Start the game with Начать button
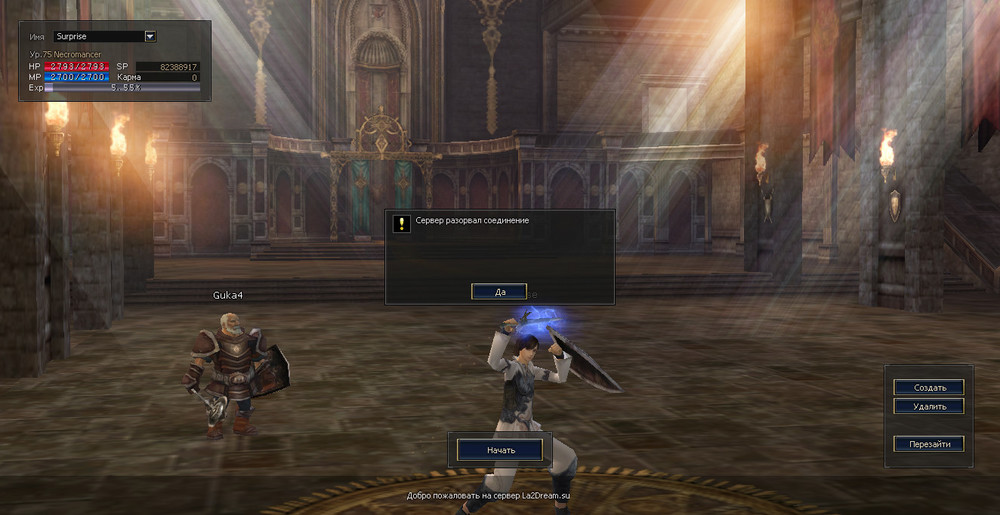This screenshot has height=515, width=1000. 500,450
